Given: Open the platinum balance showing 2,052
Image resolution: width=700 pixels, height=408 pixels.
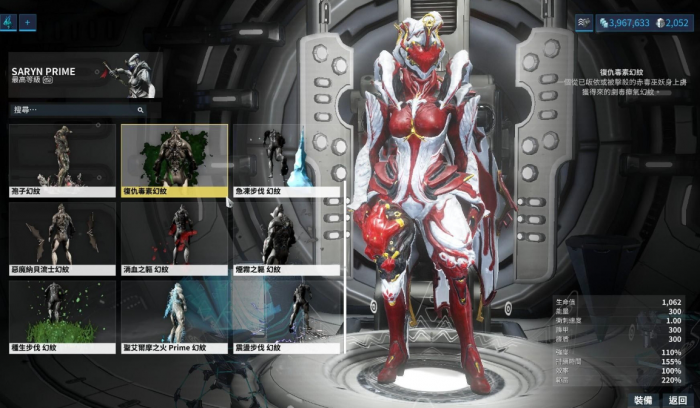Looking at the screenshot, I should [672, 22].
